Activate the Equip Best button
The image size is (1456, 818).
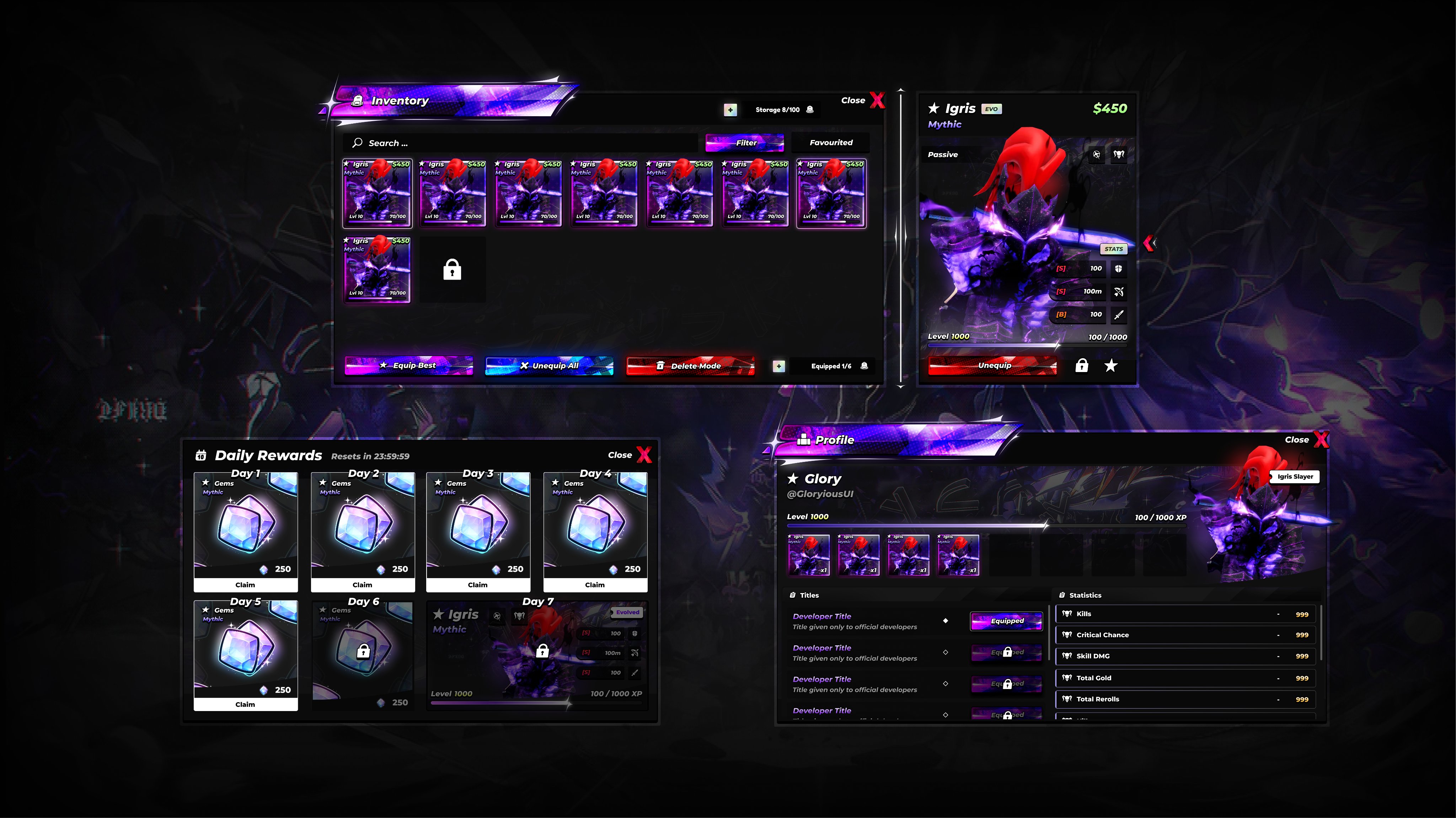(409, 366)
